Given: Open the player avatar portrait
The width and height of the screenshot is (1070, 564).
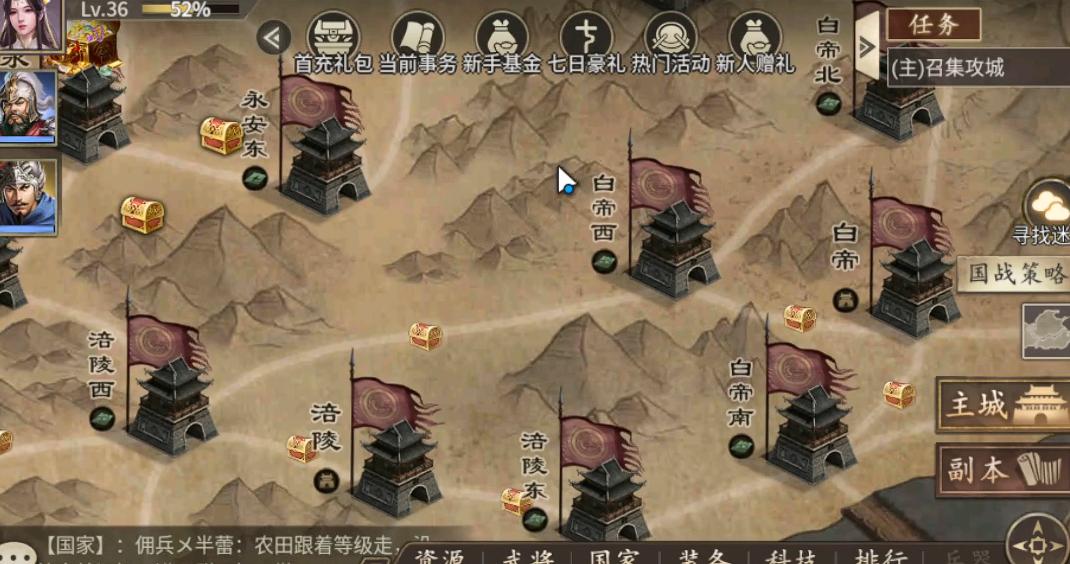Looking at the screenshot, I should pyautogui.click(x=30, y=24).
